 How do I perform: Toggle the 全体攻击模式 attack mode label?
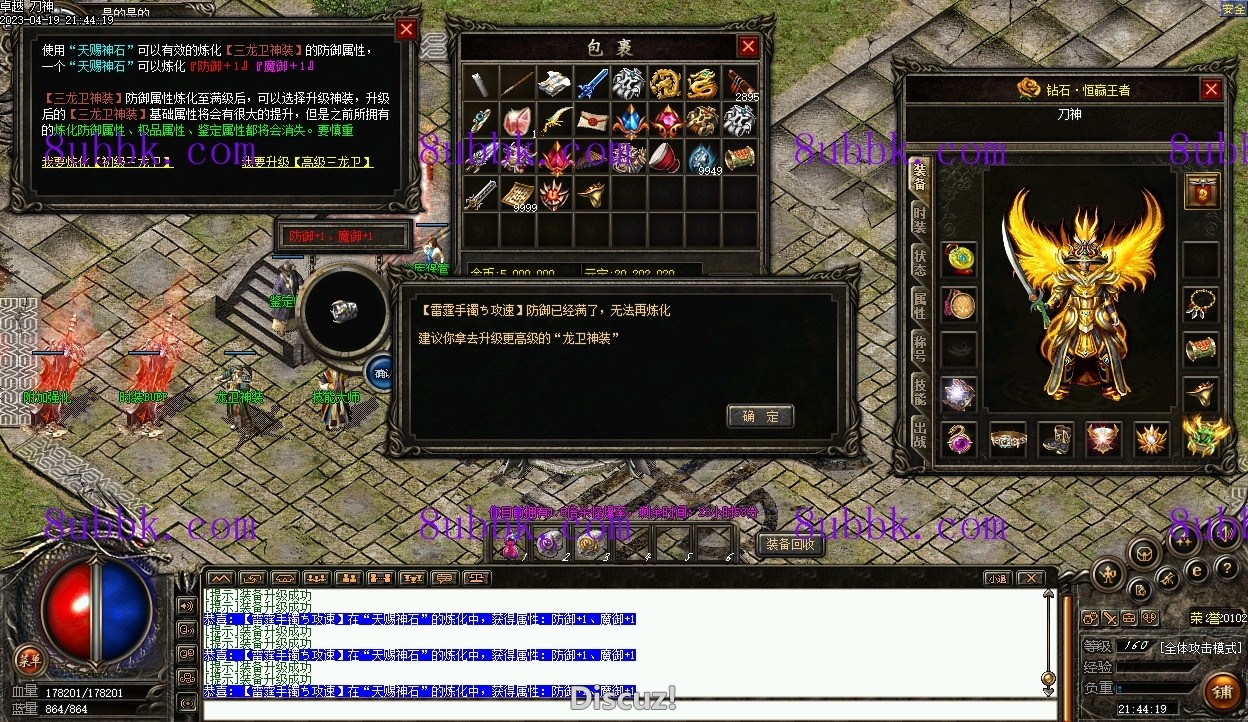[1200, 647]
